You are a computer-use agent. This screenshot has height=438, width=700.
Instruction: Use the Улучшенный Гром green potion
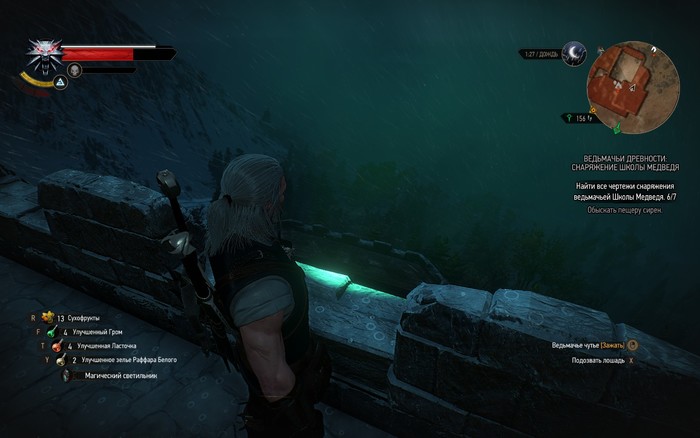click(50, 331)
